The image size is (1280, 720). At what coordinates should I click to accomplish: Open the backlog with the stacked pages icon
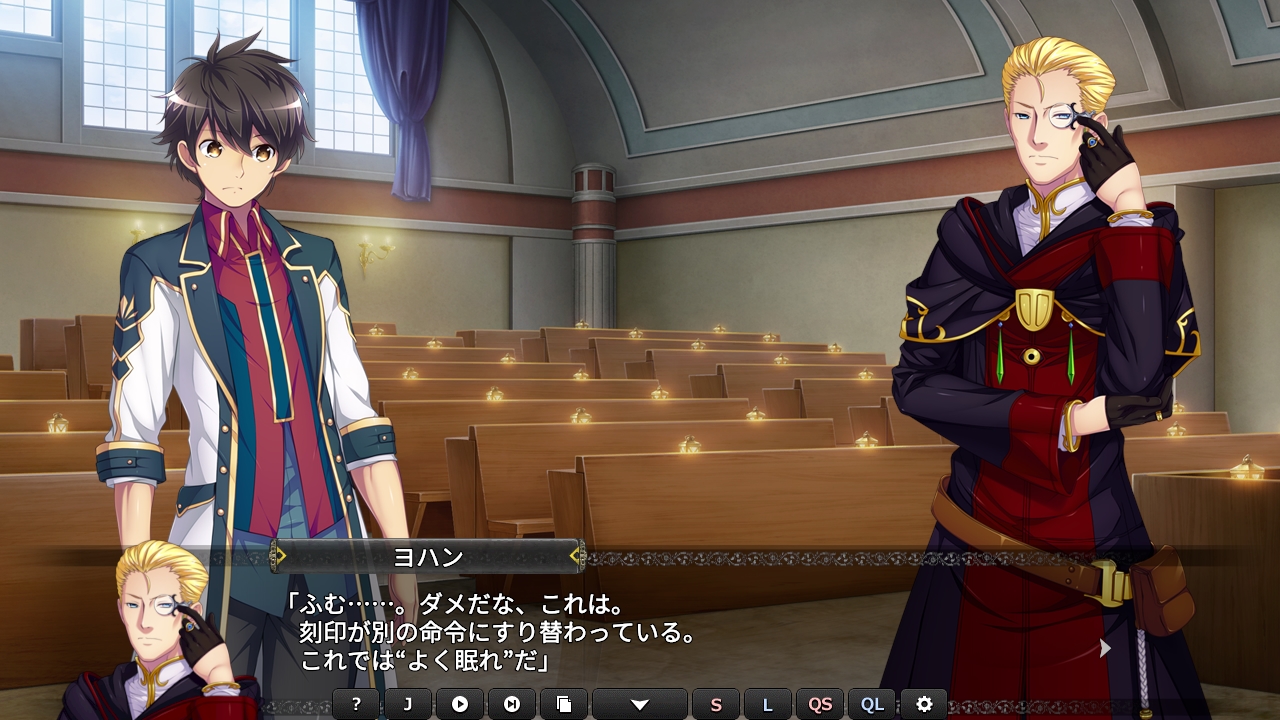564,704
